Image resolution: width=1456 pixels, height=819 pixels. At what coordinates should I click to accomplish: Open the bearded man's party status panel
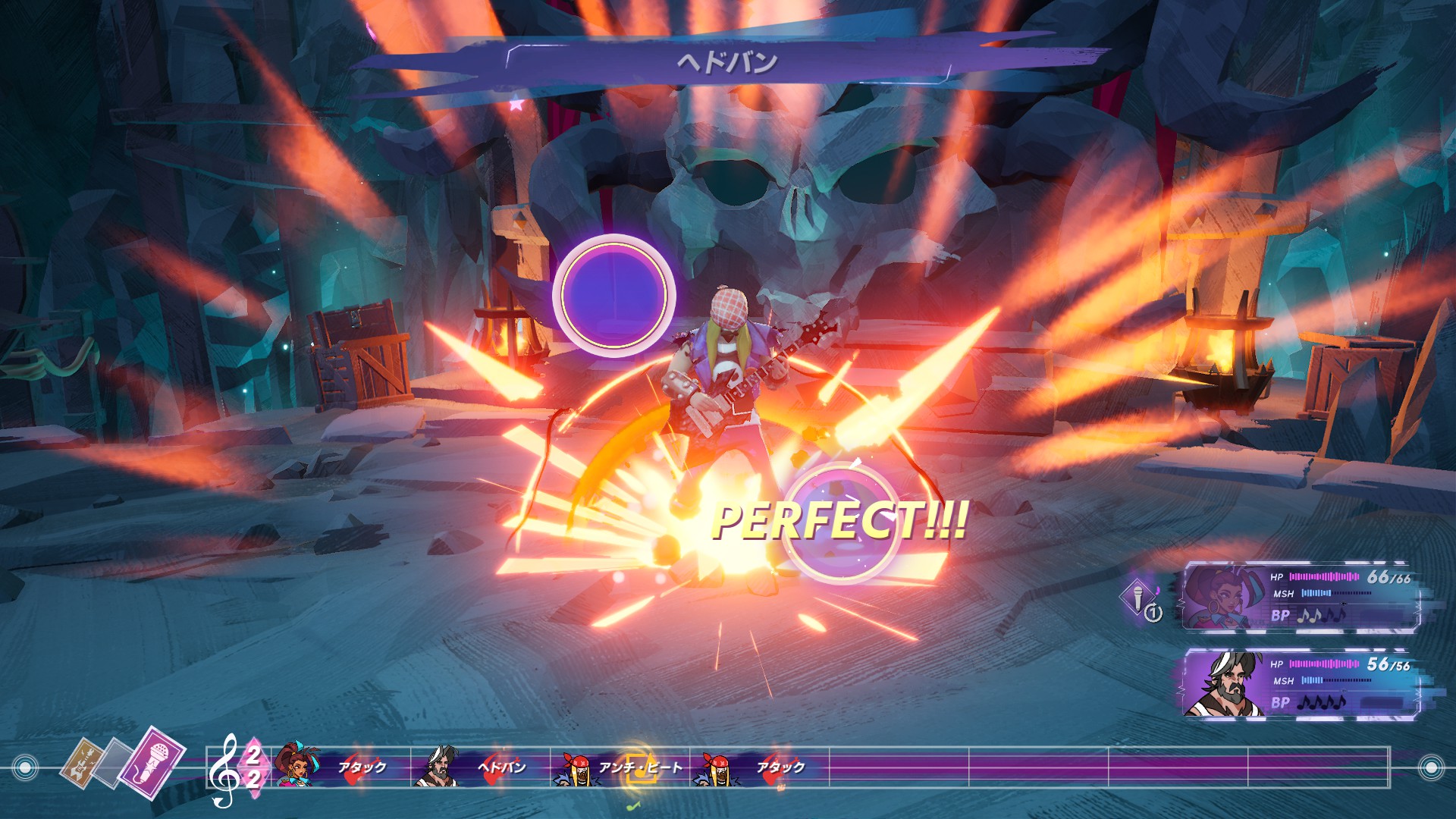(1300, 684)
